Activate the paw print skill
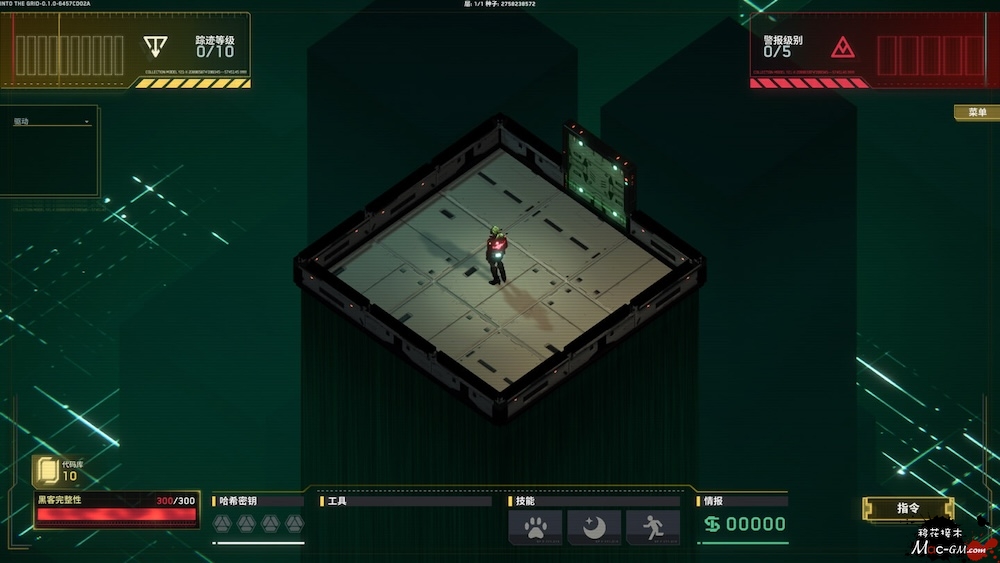Image resolution: width=1000 pixels, height=563 pixels. coord(535,526)
